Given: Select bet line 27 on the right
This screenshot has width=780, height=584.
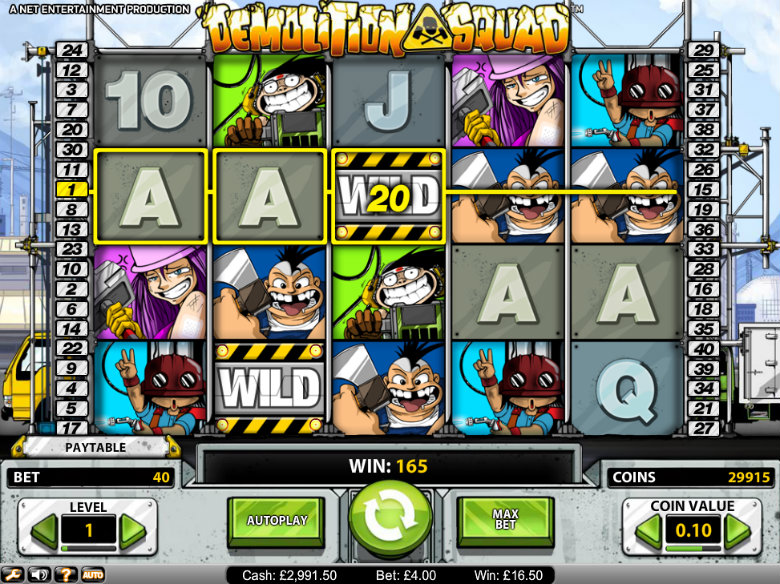Looking at the screenshot, I should click(704, 428).
